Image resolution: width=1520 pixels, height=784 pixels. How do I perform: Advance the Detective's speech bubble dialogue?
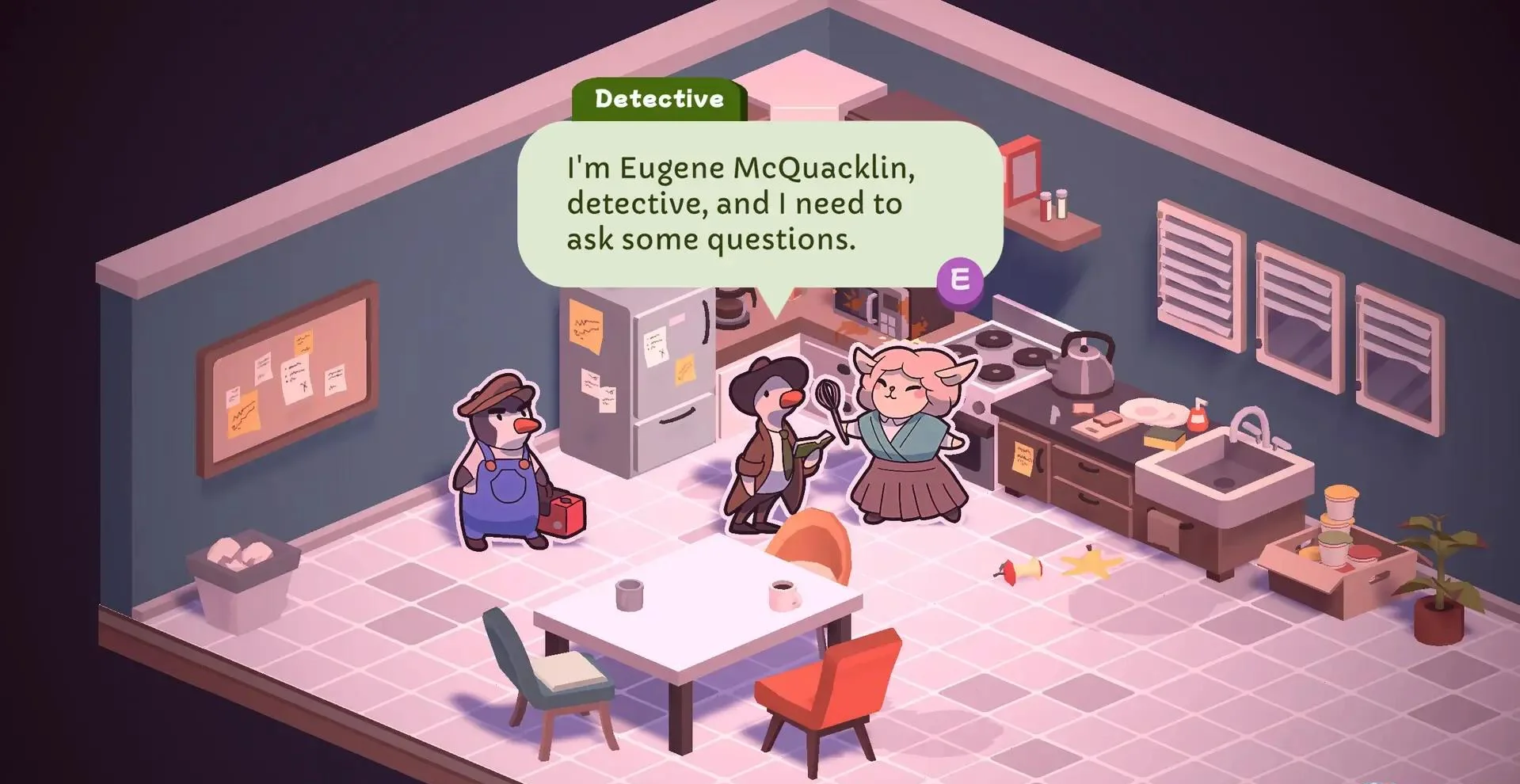(x=959, y=280)
